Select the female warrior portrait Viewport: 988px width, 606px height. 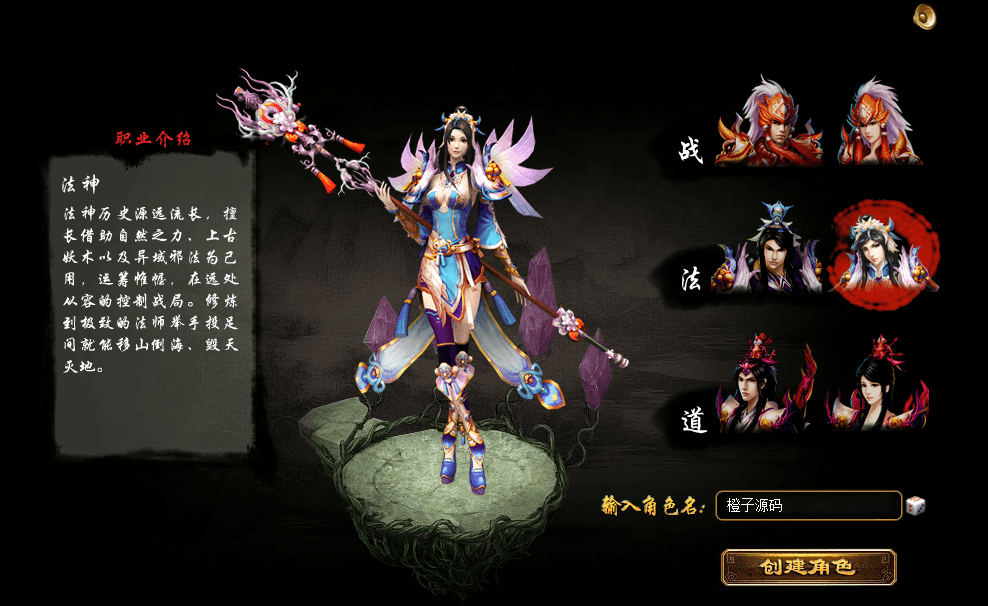pyautogui.click(x=880, y=125)
